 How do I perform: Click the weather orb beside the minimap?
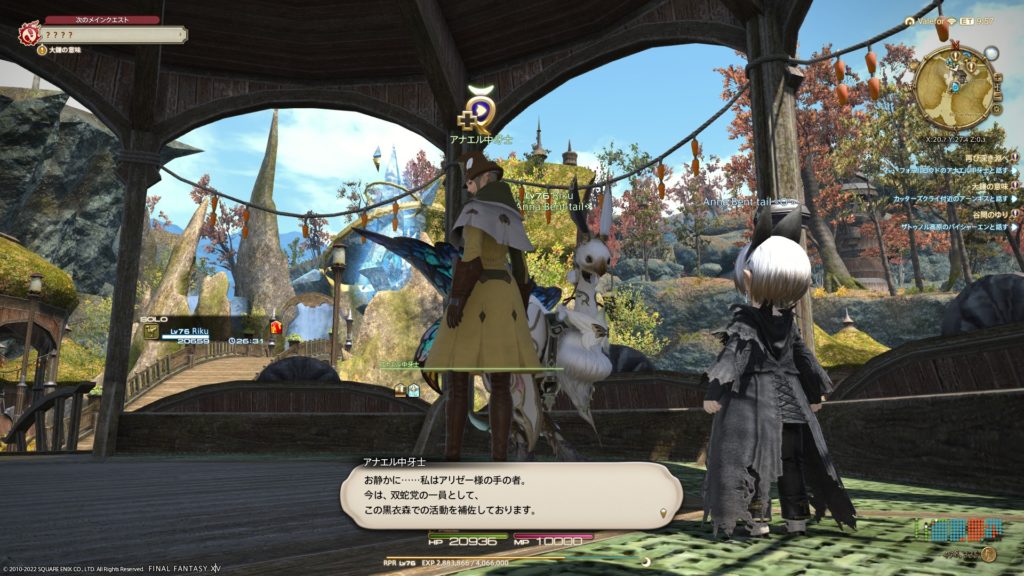[991, 53]
